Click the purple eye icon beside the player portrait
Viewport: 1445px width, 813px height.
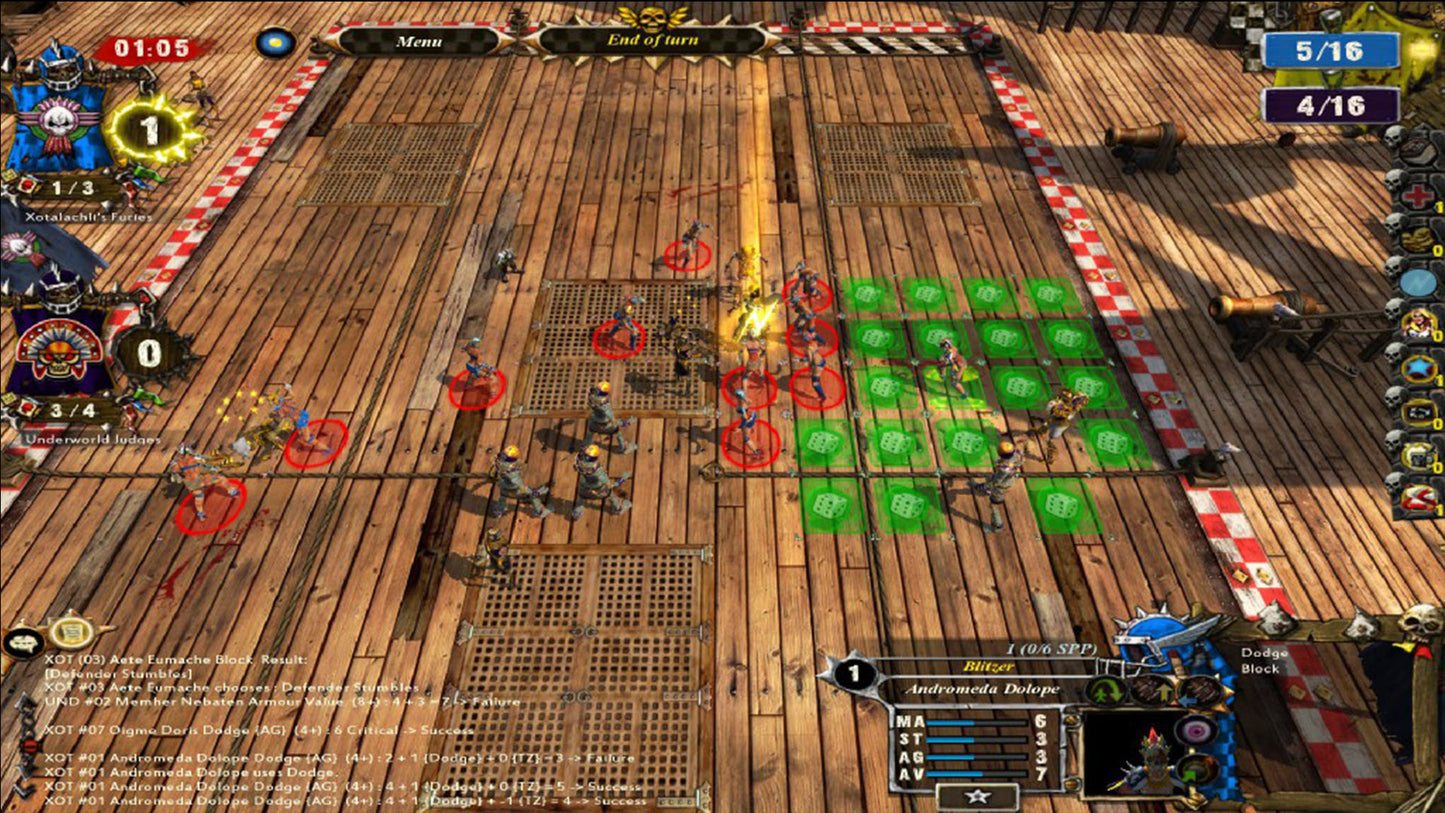coord(1196,729)
